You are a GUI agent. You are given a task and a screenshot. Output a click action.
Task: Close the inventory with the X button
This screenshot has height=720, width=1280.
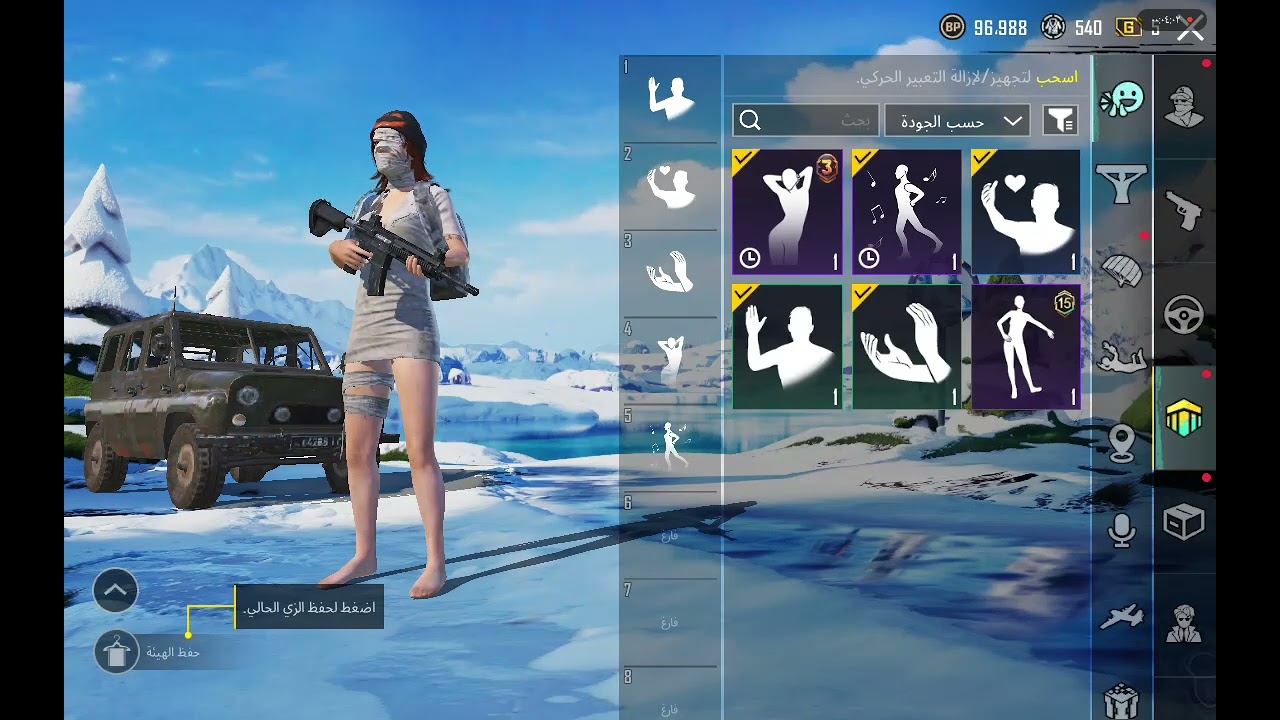click(x=1190, y=29)
